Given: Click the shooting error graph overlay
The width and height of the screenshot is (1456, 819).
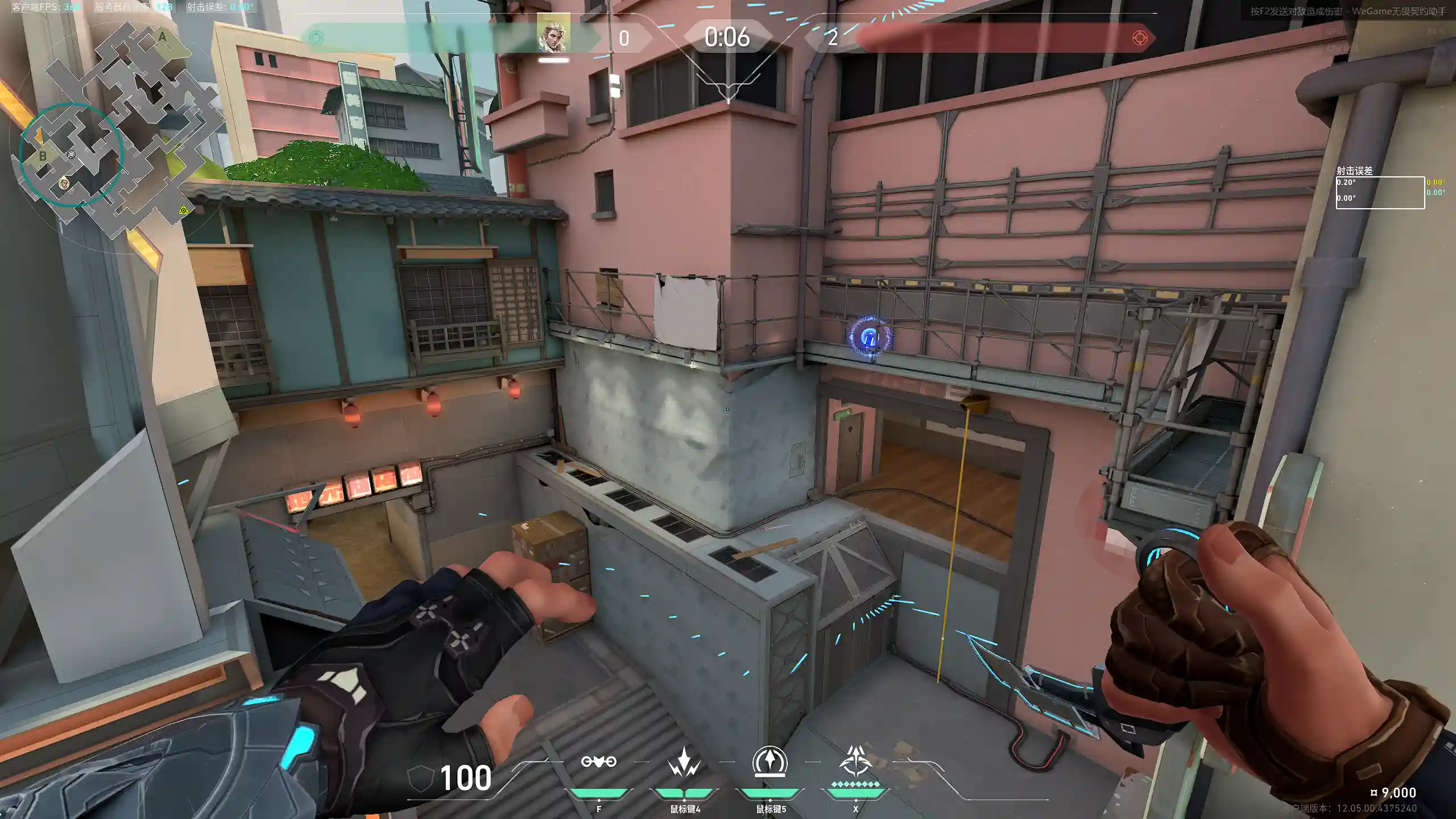Looking at the screenshot, I should pos(1380,192).
